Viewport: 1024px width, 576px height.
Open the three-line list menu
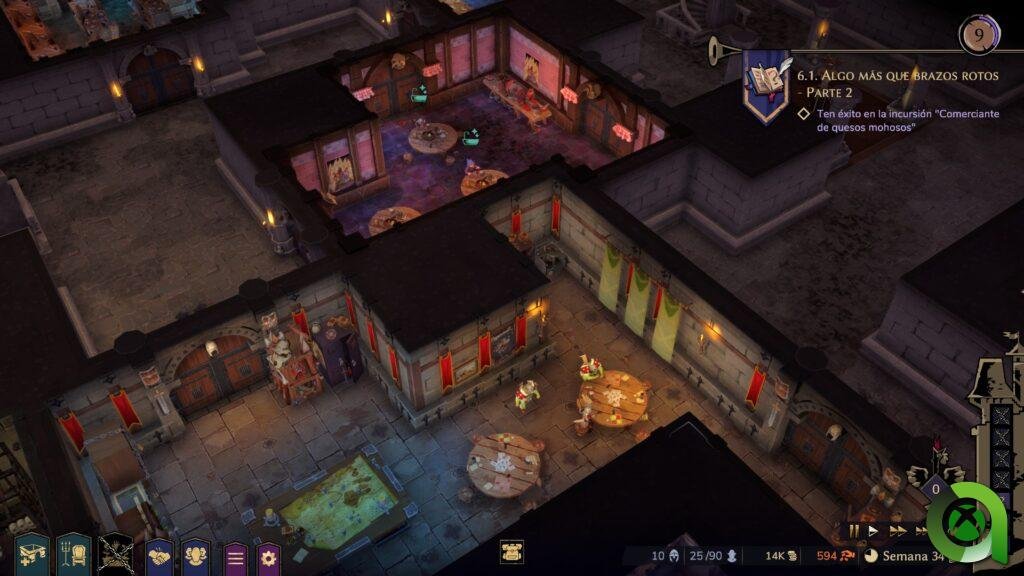pyautogui.click(x=235, y=558)
